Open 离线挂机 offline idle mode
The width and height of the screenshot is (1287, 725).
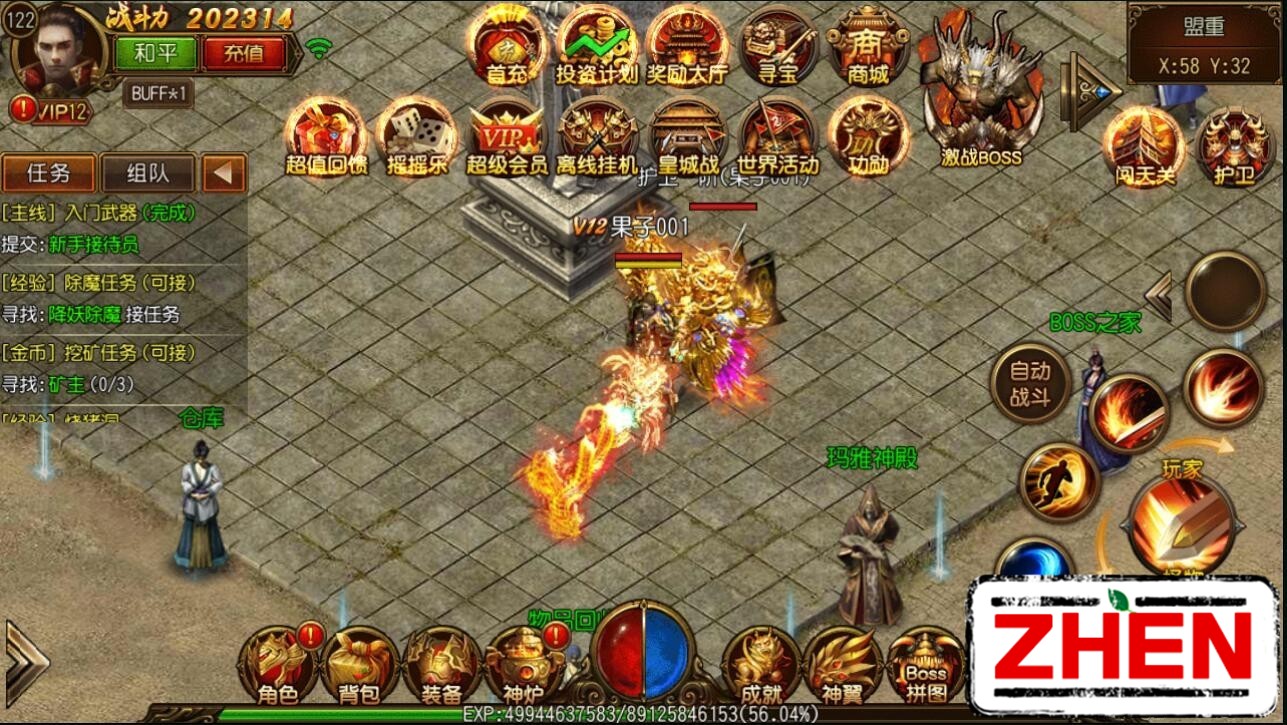pyautogui.click(x=597, y=135)
